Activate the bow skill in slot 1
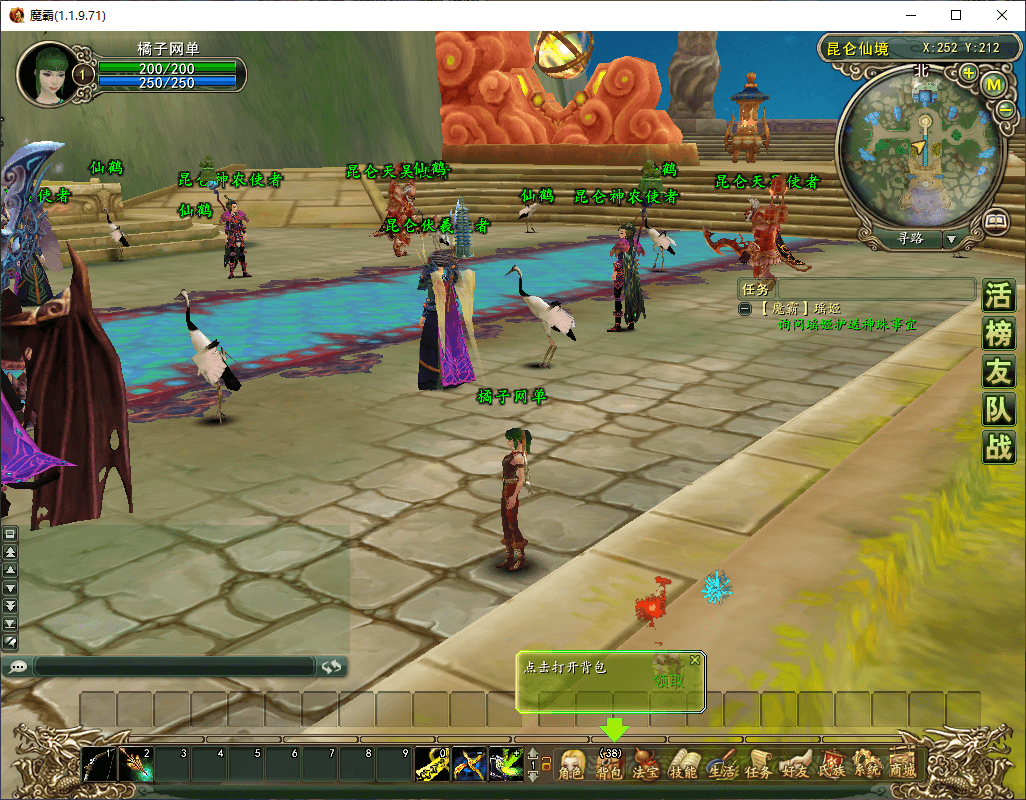The width and height of the screenshot is (1026, 800). tap(98, 765)
